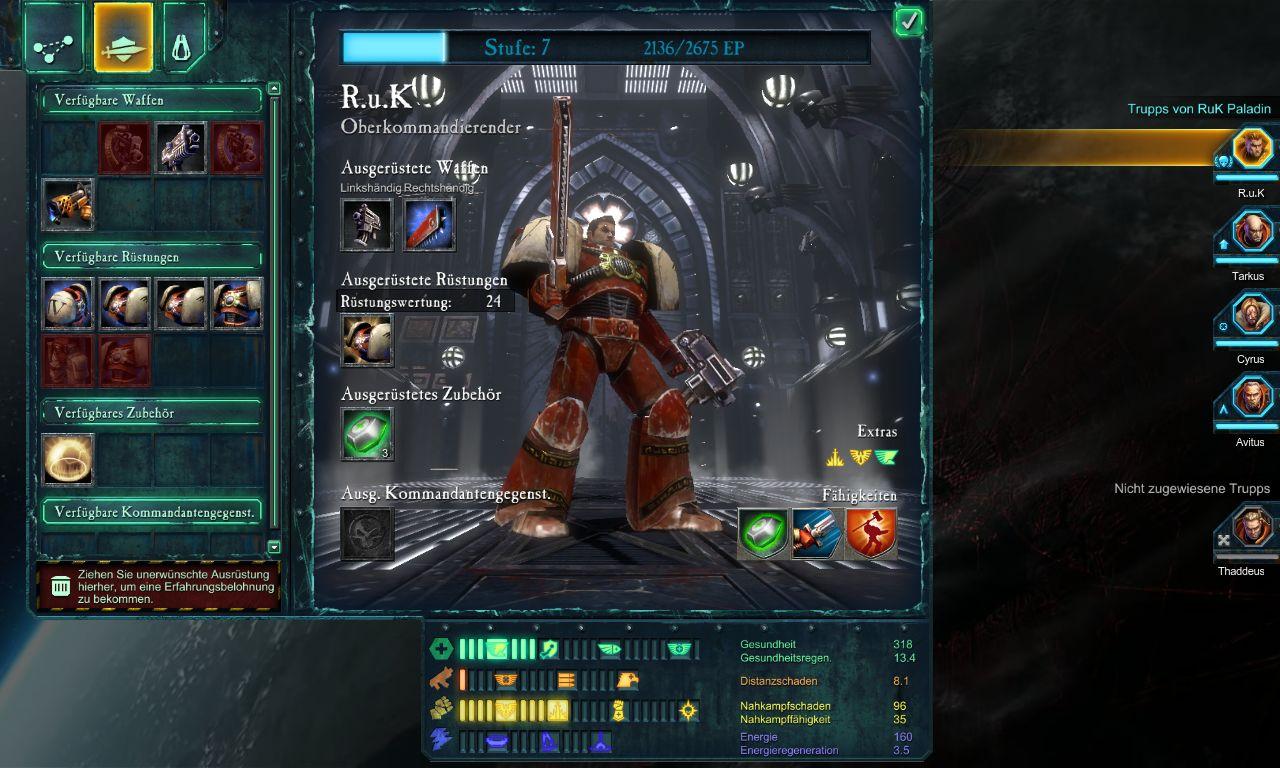Screen dimensions: 1280x768
Task: Activate the red hammer ability icon
Action: click(870, 533)
